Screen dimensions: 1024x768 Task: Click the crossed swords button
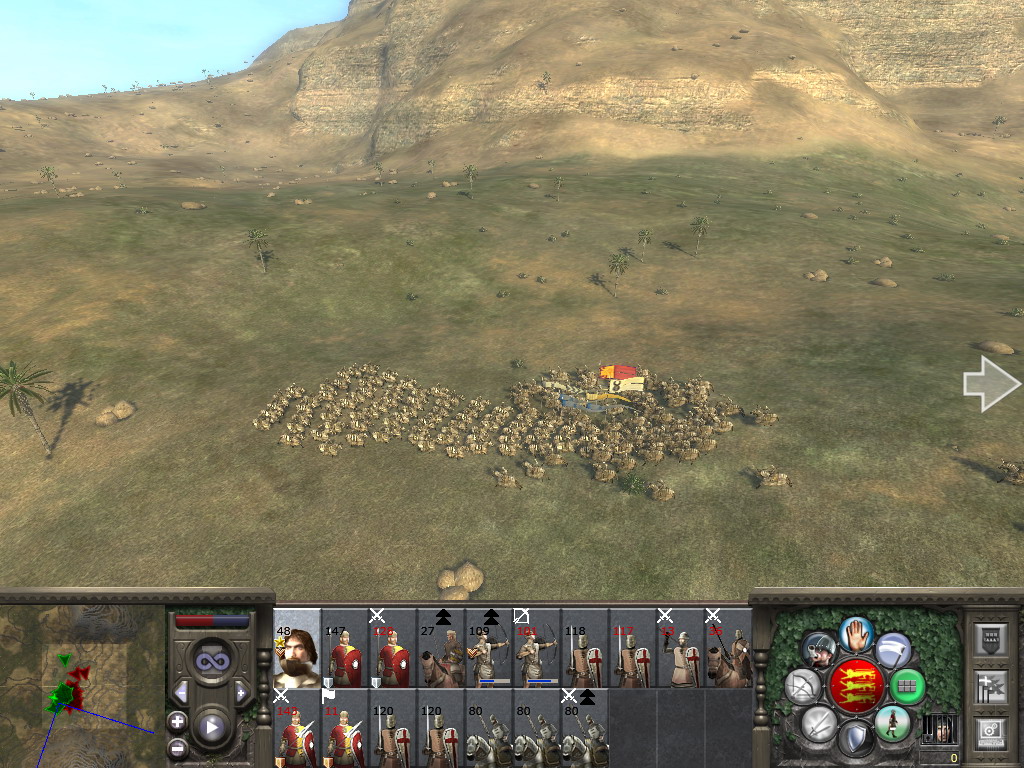pos(819,722)
